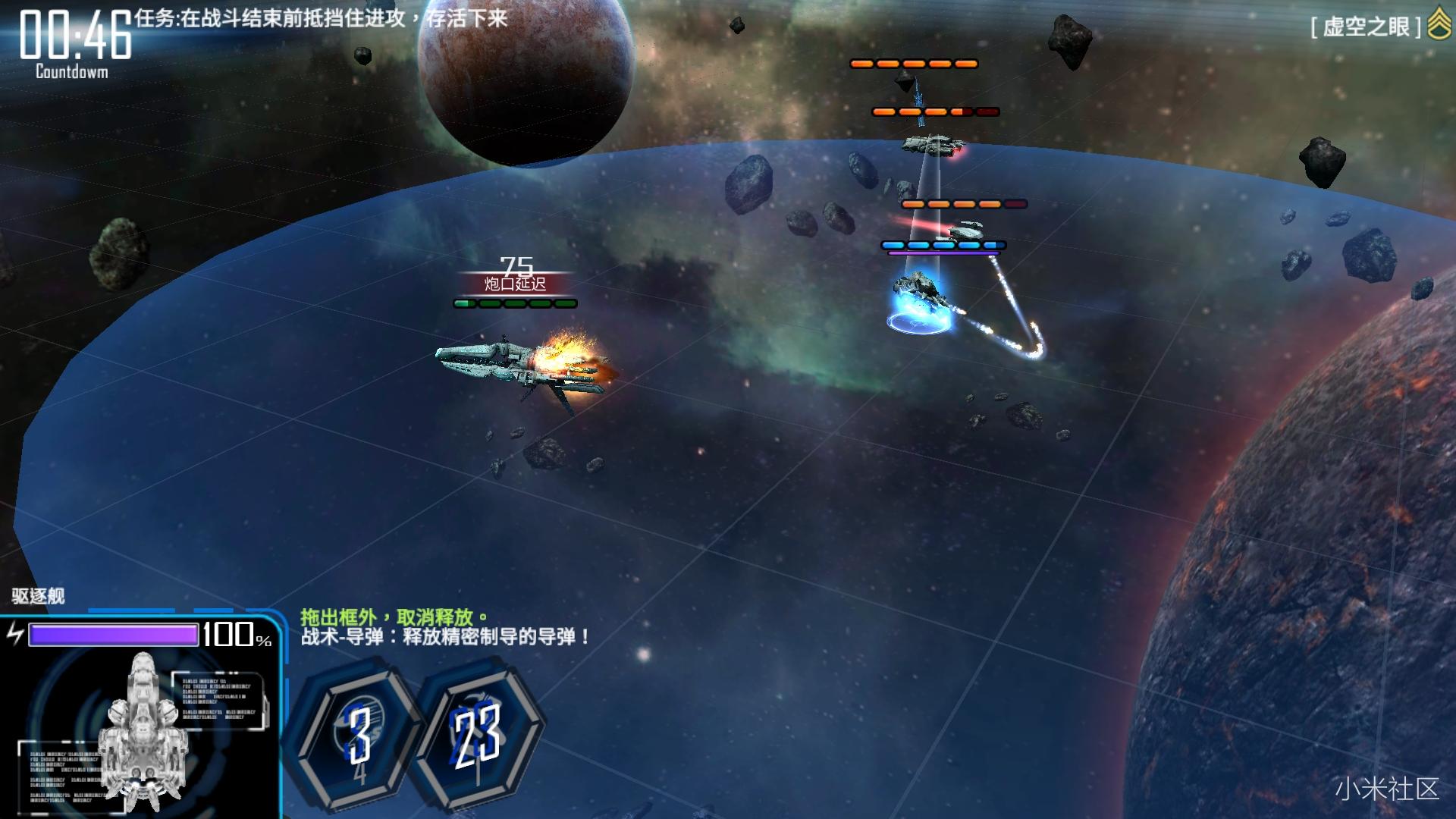Toggle focus on the ship firing red lasers
1456x819 pixels.
tap(963, 231)
